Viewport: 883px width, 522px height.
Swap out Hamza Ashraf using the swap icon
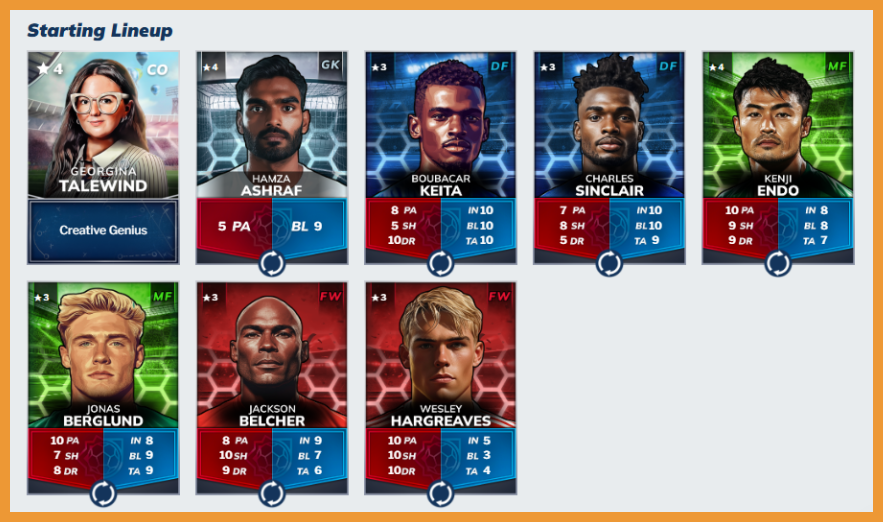click(x=272, y=263)
